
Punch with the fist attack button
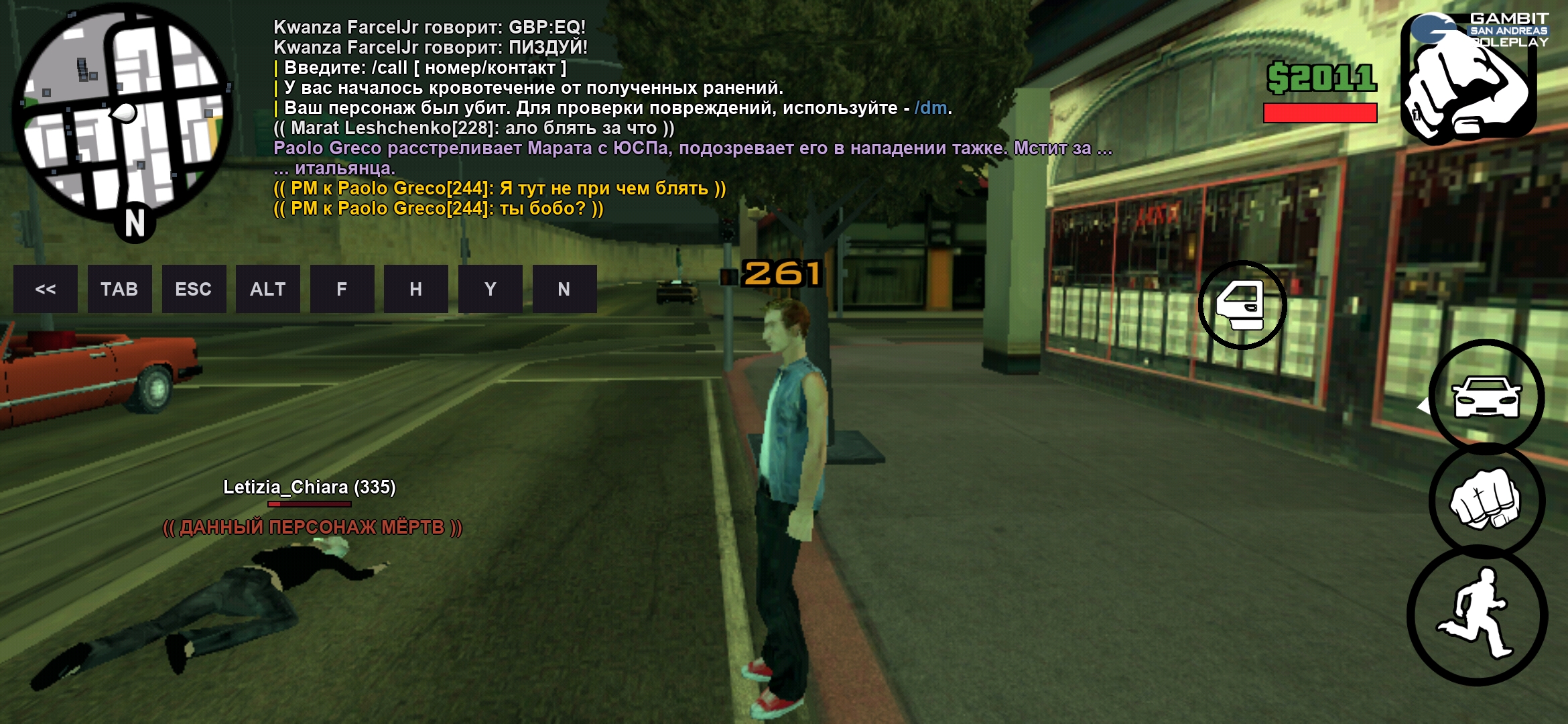click(x=1486, y=499)
